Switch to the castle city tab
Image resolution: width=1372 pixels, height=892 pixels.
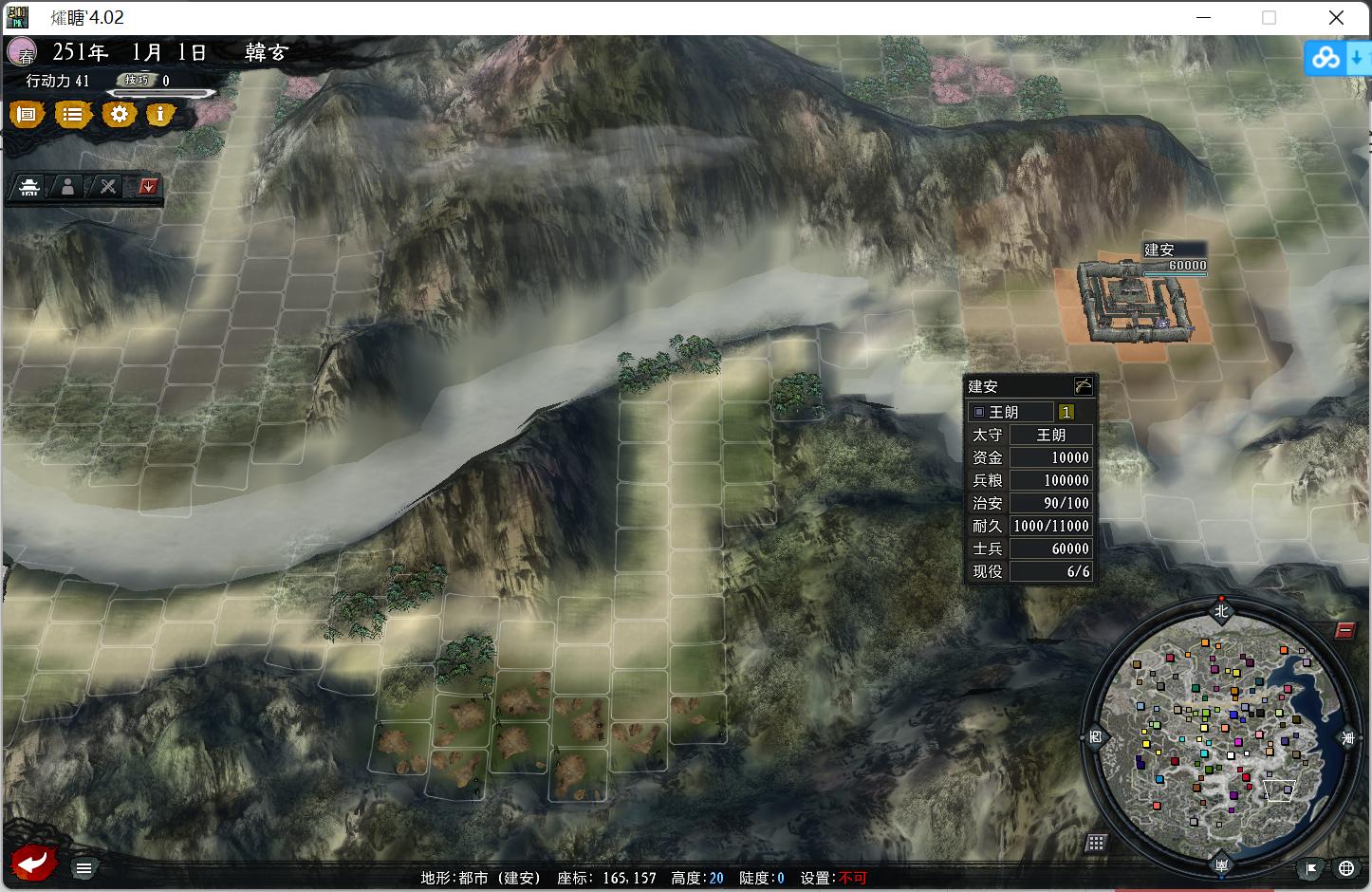[x=30, y=187]
